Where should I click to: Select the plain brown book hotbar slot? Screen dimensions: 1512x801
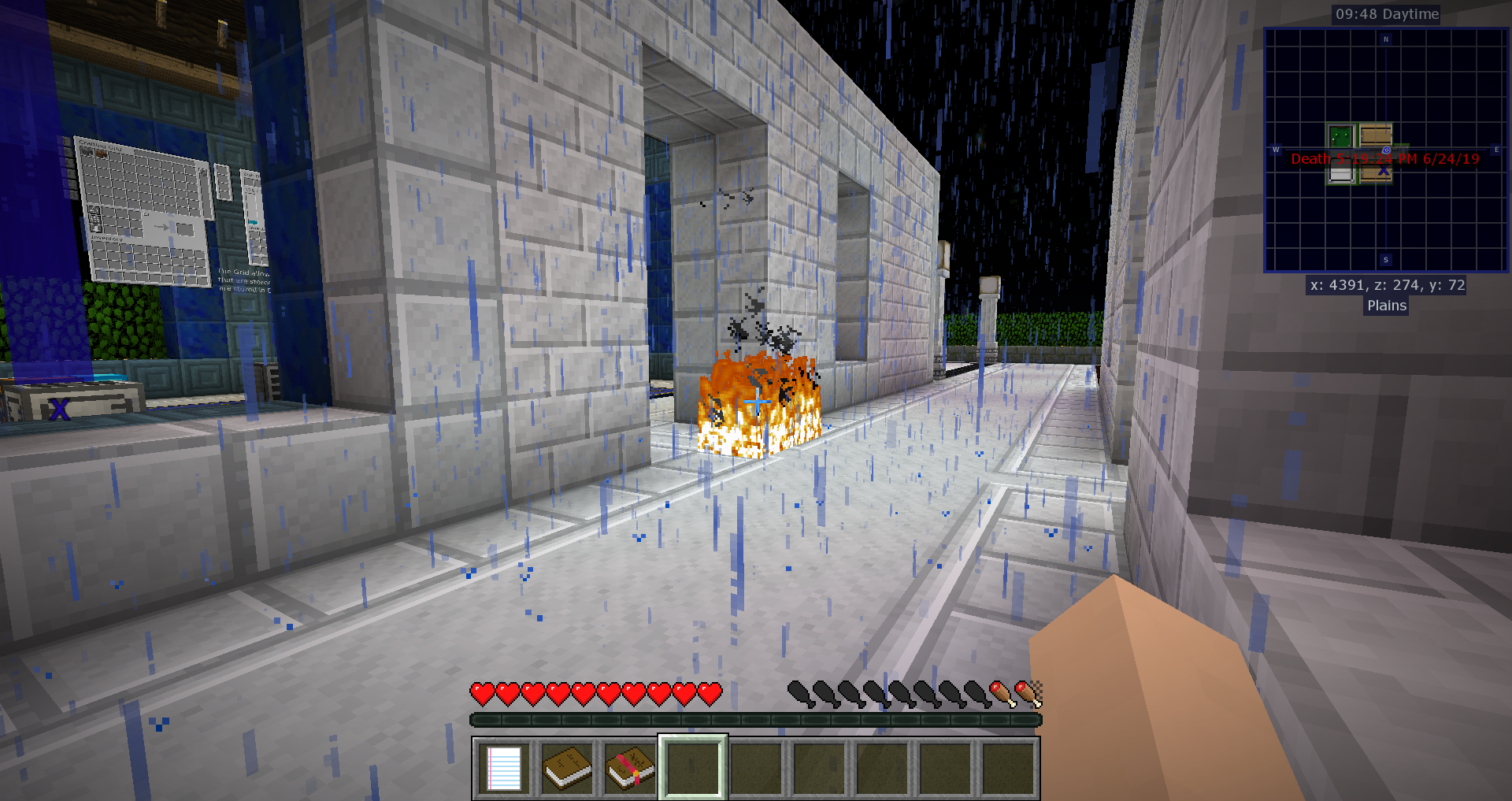[567, 768]
